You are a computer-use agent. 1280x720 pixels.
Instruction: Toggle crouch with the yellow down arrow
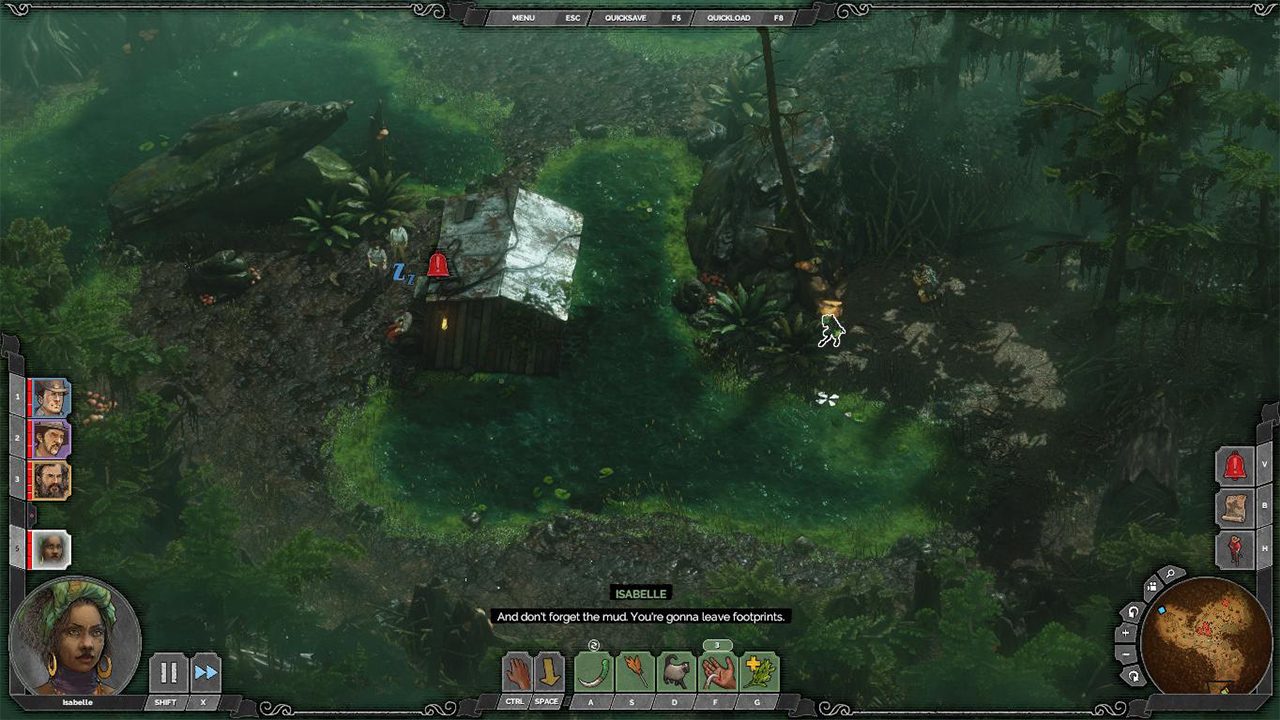pyautogui.click(x=550, y=672)
